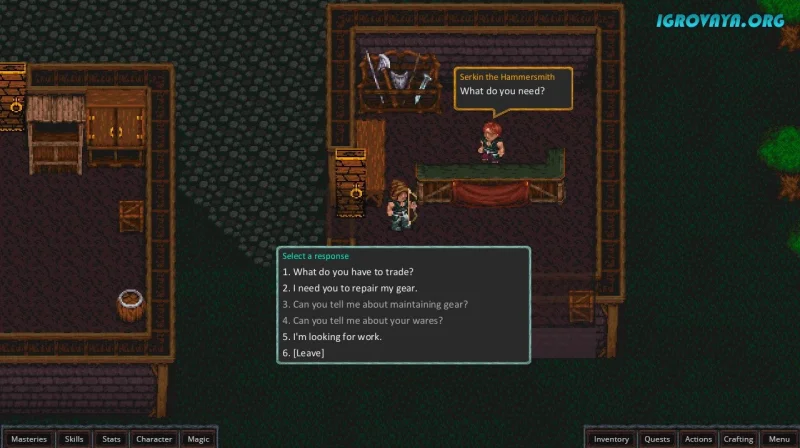Open the Actions panel
Viewport: 800px width, 448px height.
pos(698,439)
